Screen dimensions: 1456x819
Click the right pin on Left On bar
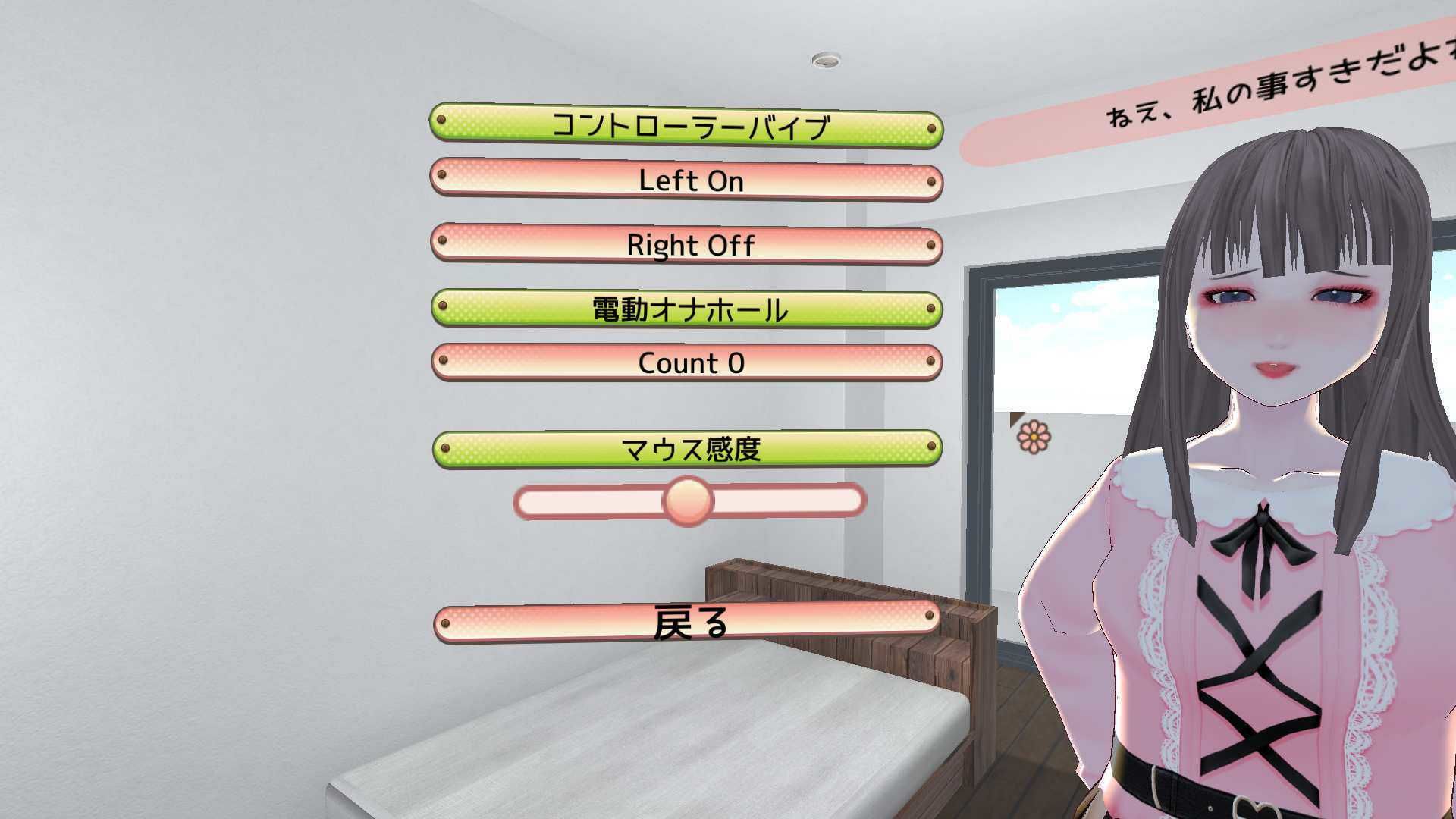[930, 181]
